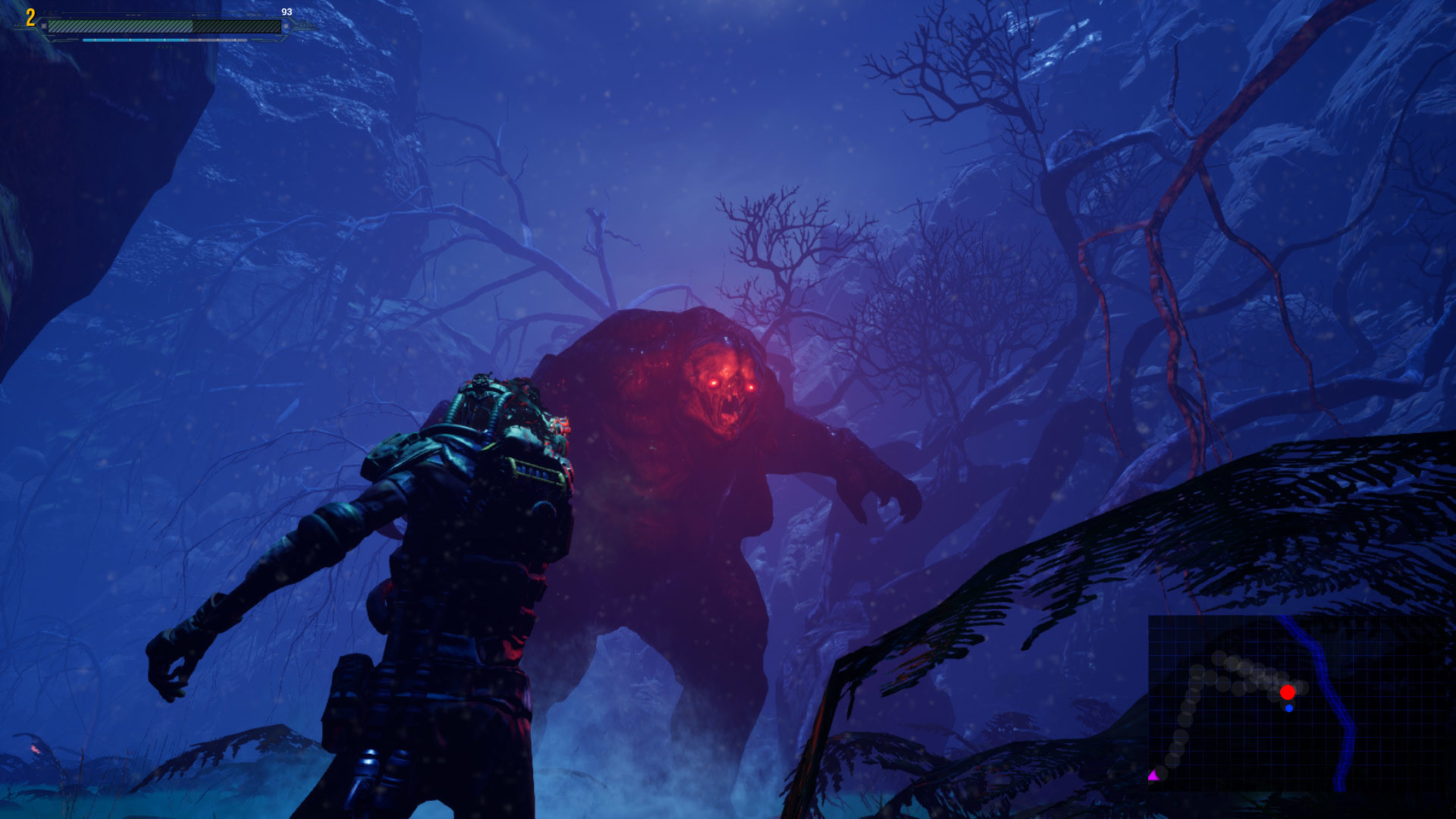This screenshot has width=1456, height=819.
Task: Click the green health bar
Action: tap(121, 27)
